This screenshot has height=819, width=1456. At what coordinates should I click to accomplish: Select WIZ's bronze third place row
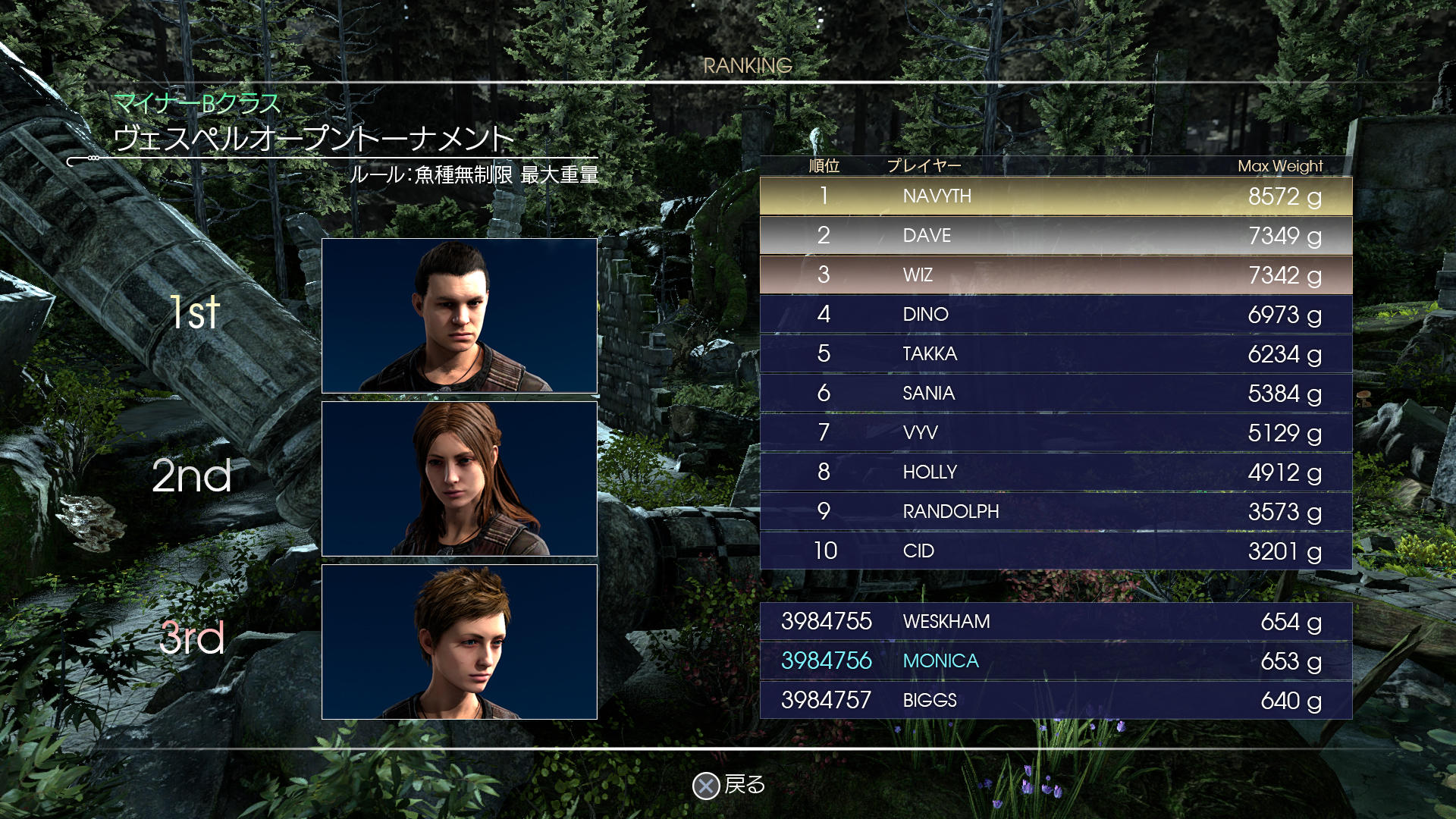tap(1054, 276)
